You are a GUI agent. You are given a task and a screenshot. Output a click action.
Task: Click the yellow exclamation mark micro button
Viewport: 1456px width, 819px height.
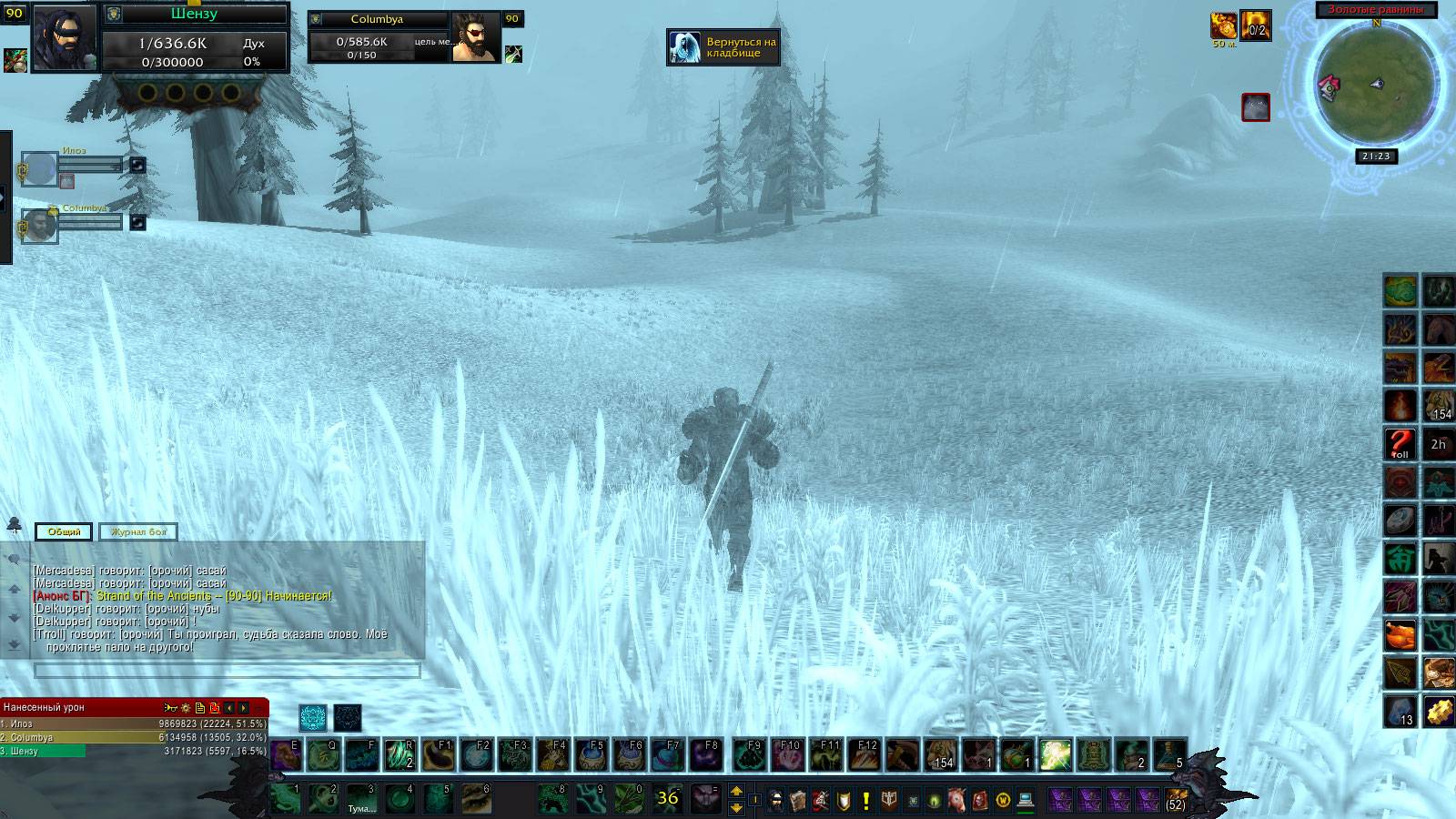865,800
